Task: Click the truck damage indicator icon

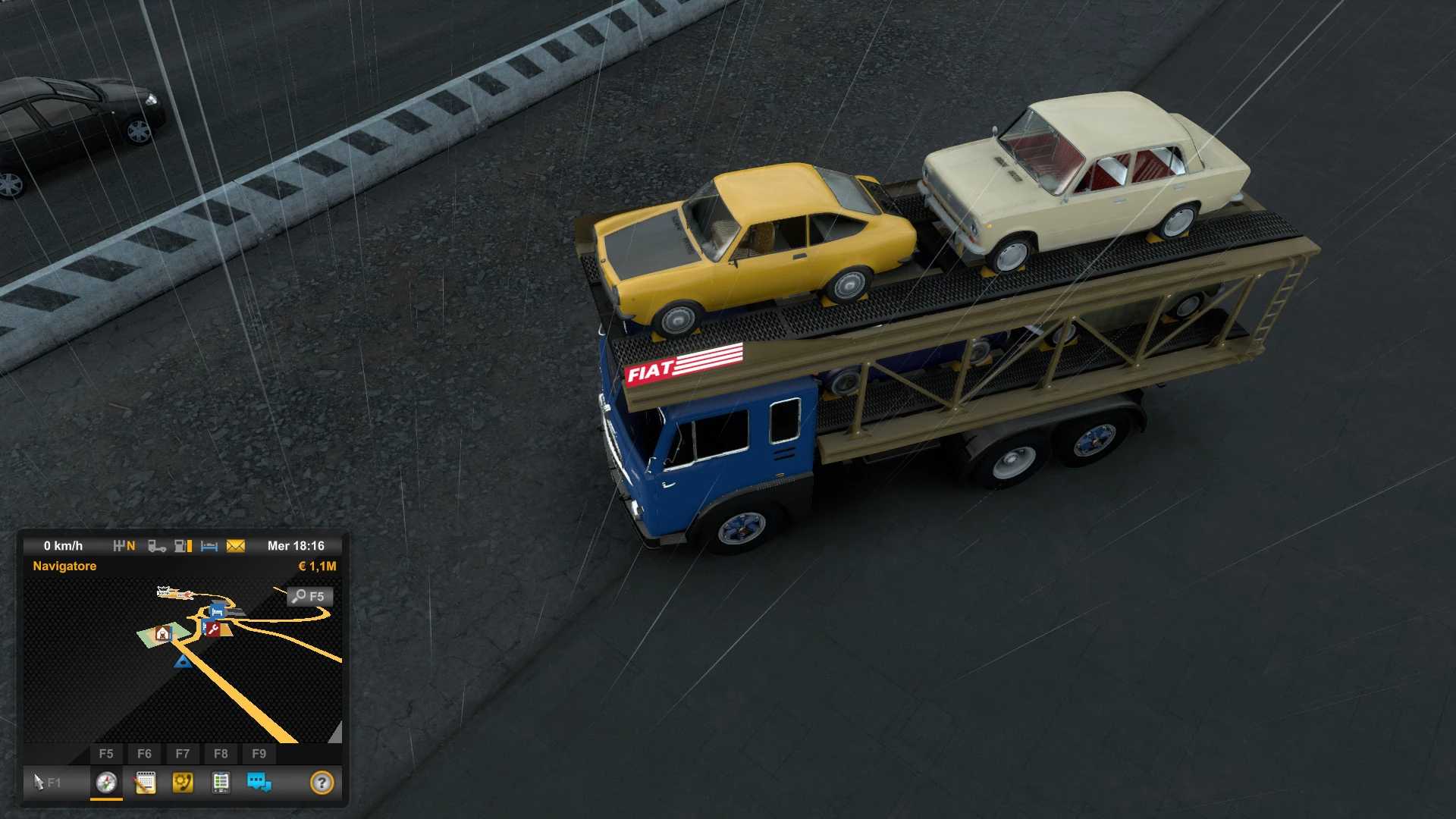Action: pos(156,546)
